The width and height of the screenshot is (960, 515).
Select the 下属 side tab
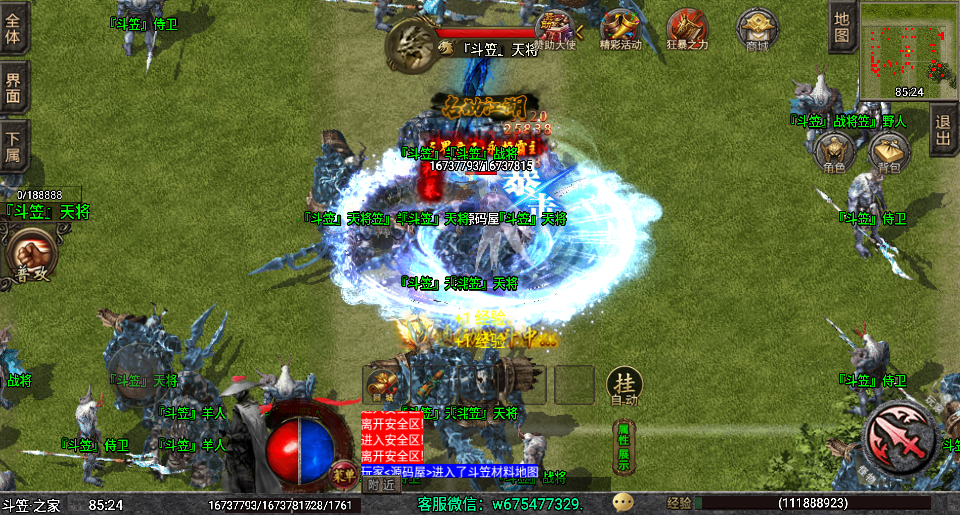13,146
